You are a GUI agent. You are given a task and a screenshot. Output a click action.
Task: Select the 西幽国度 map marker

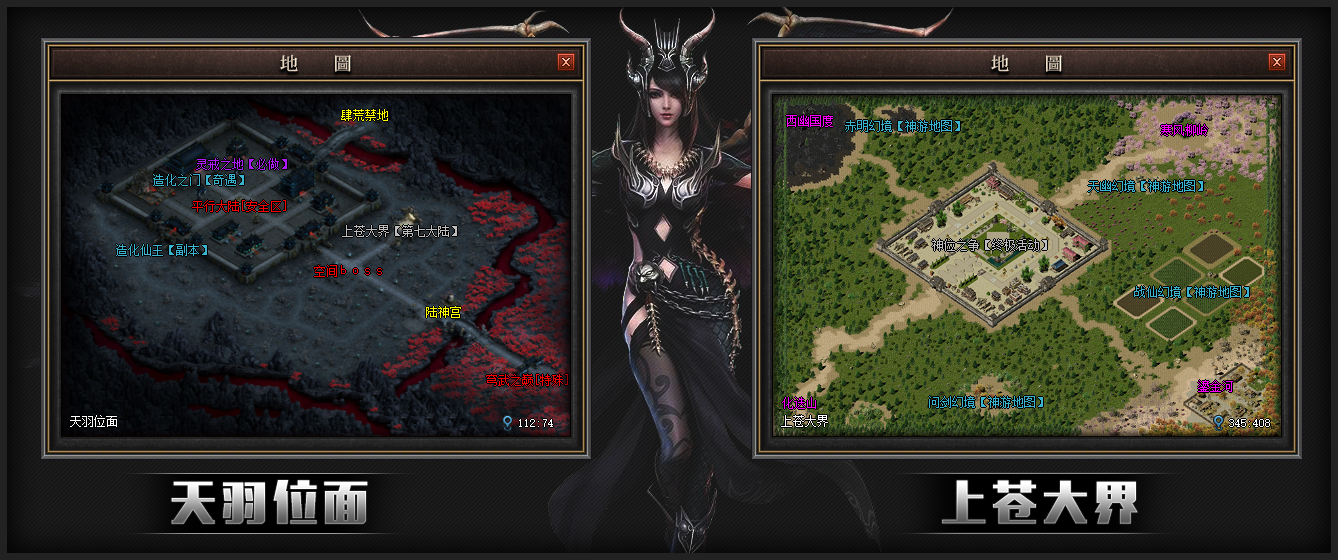(809, 121)
